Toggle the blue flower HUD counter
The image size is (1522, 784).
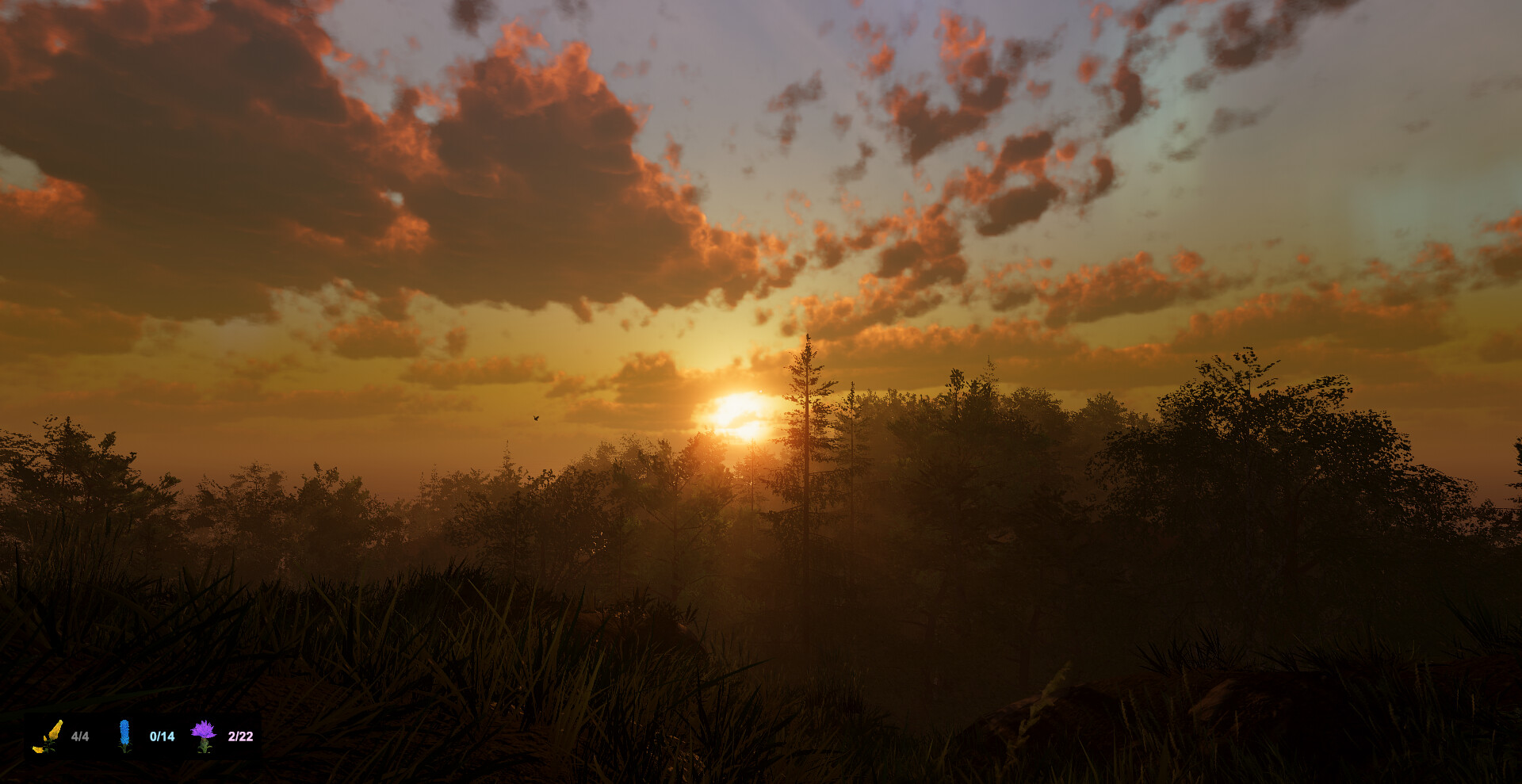click(160, 736)
